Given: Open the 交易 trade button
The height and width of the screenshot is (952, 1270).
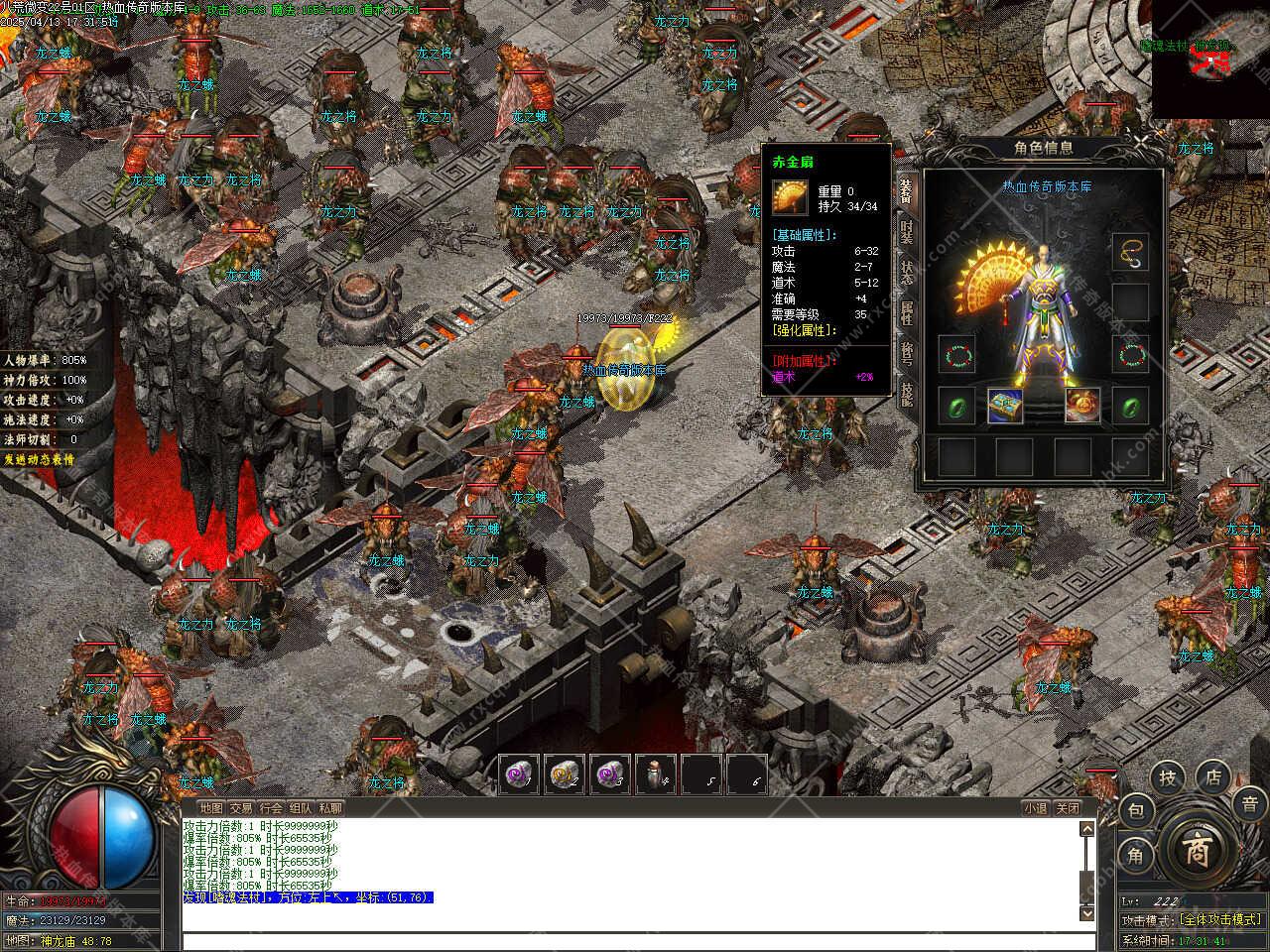Looking at the screenshot, I should coord(240,808).
